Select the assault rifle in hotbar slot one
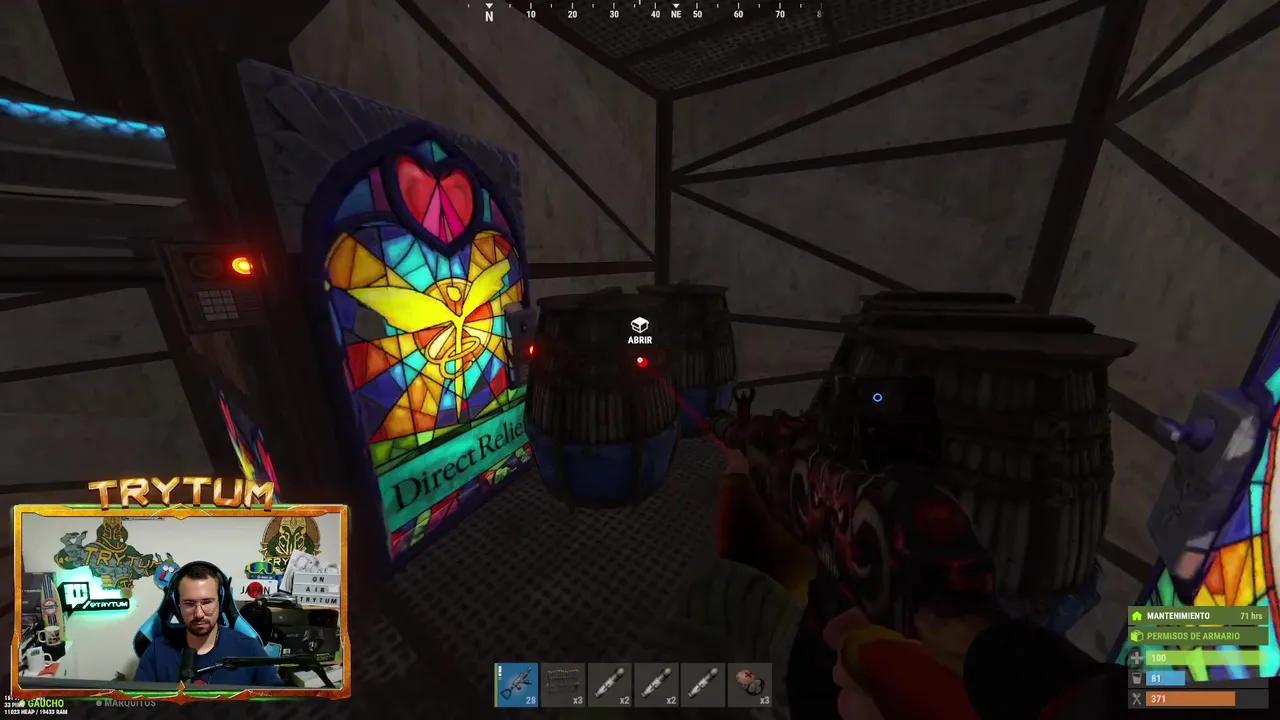This screenshot has height=720, width=1280. [517, 685]
